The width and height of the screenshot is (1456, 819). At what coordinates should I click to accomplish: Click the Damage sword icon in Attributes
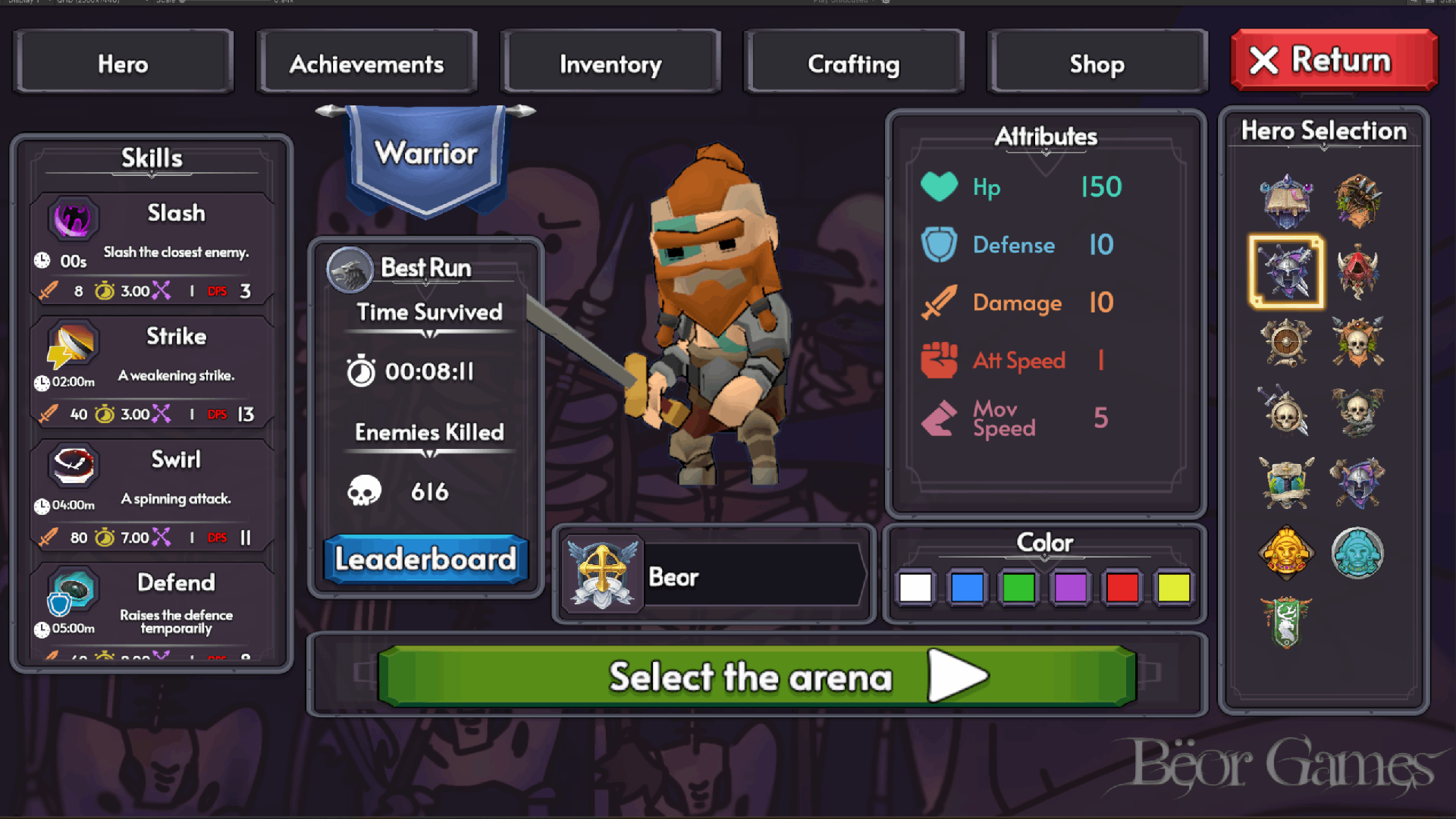[x=939, y=303]
